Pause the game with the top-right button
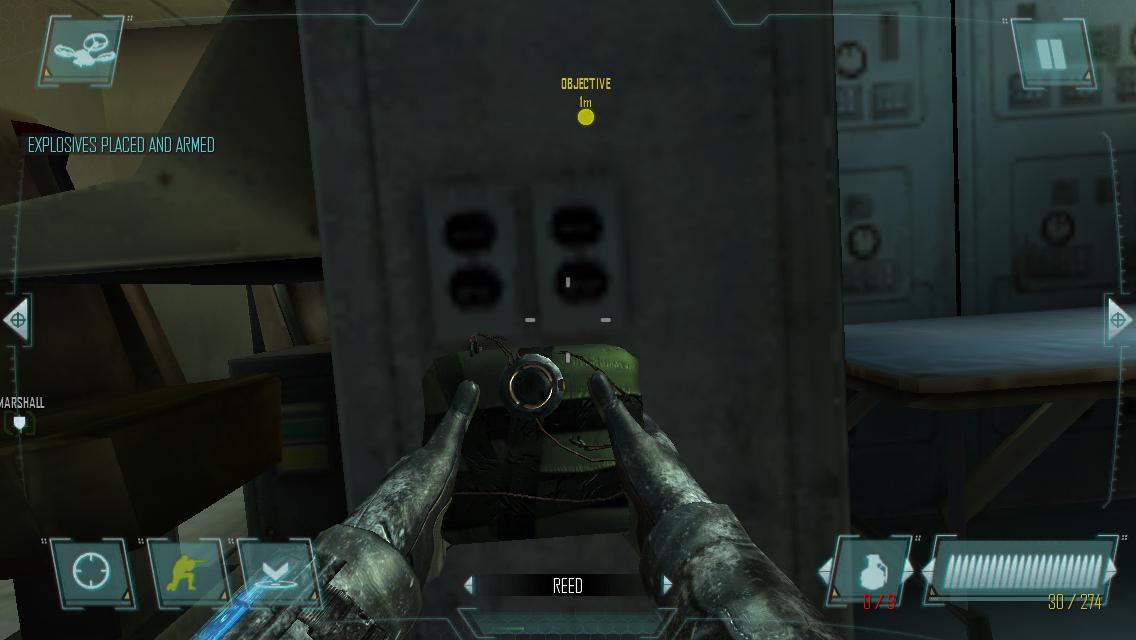The image size is (1136, 640). point(1051,54)
